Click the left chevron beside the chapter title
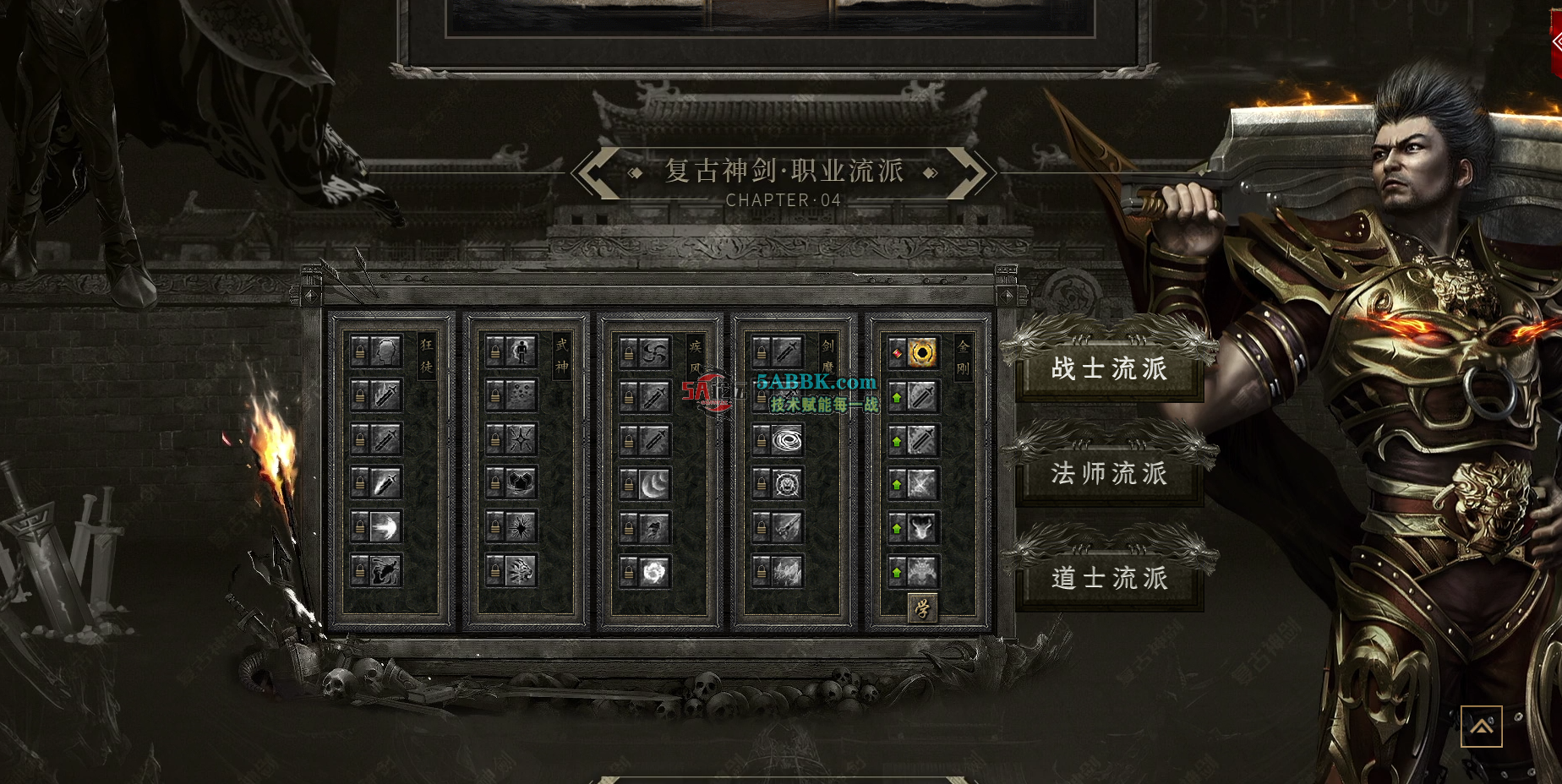 (594, 172)
